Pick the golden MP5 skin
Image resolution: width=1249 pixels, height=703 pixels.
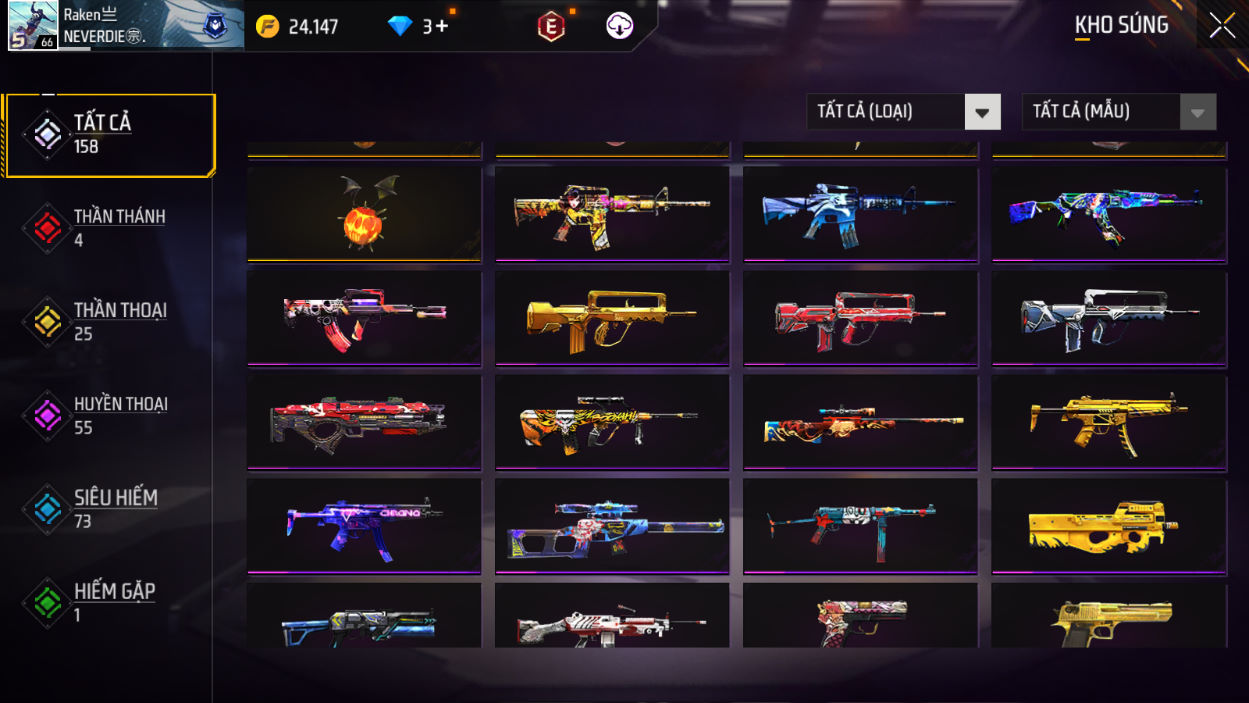(x=1108, y=422)
